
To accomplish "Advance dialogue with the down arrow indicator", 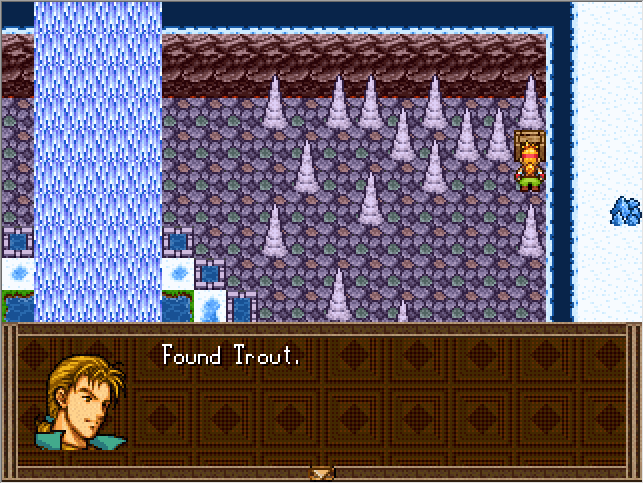I will [321, 473].
